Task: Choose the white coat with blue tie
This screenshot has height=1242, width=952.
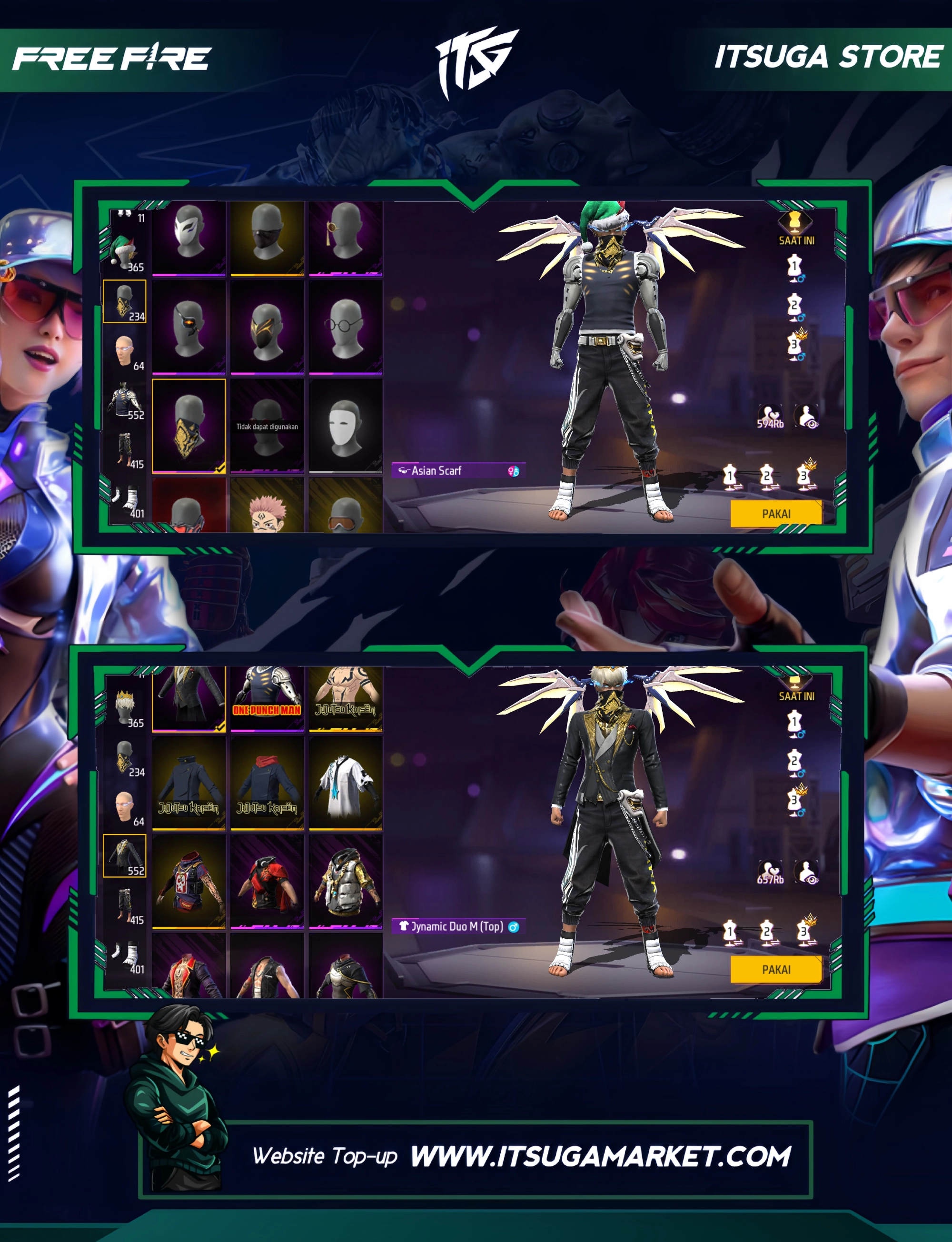Action: click(345, 784)
